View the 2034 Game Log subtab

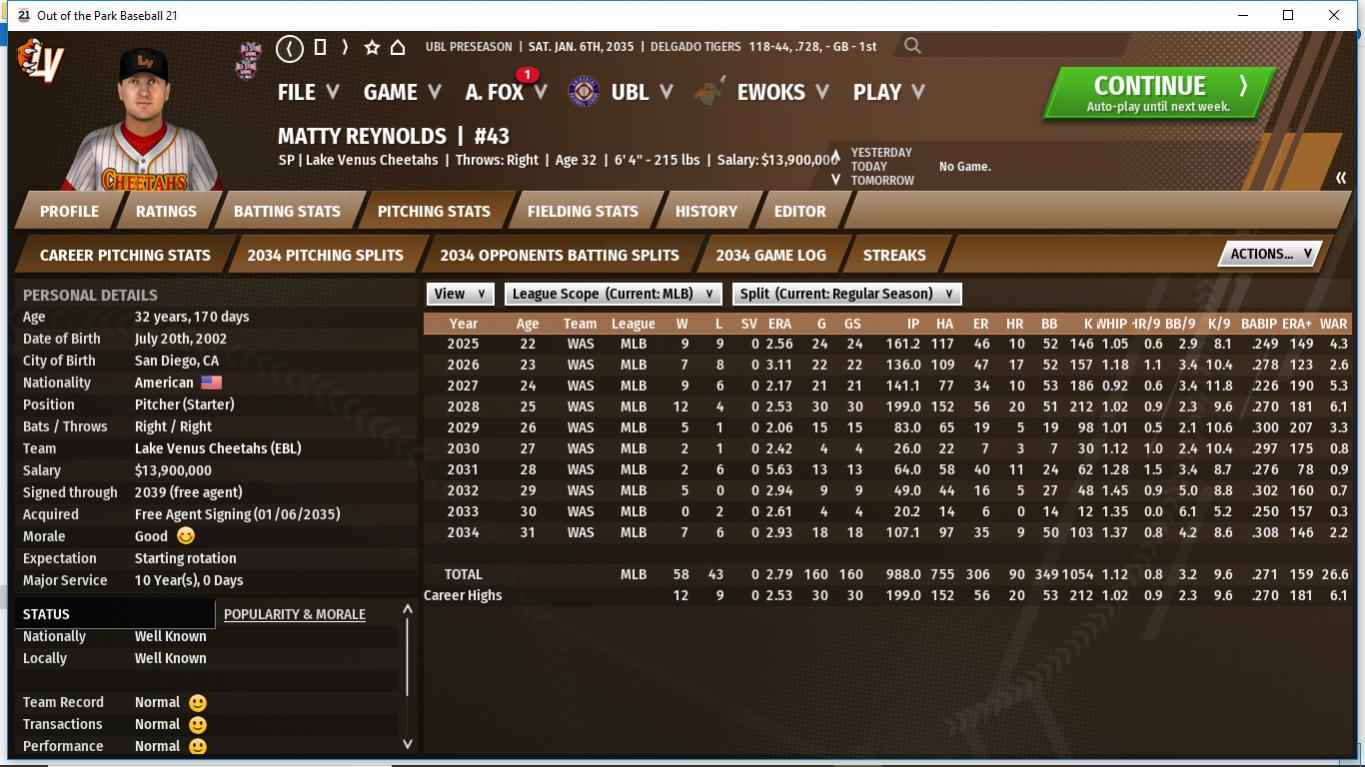[x=771, y=255]
